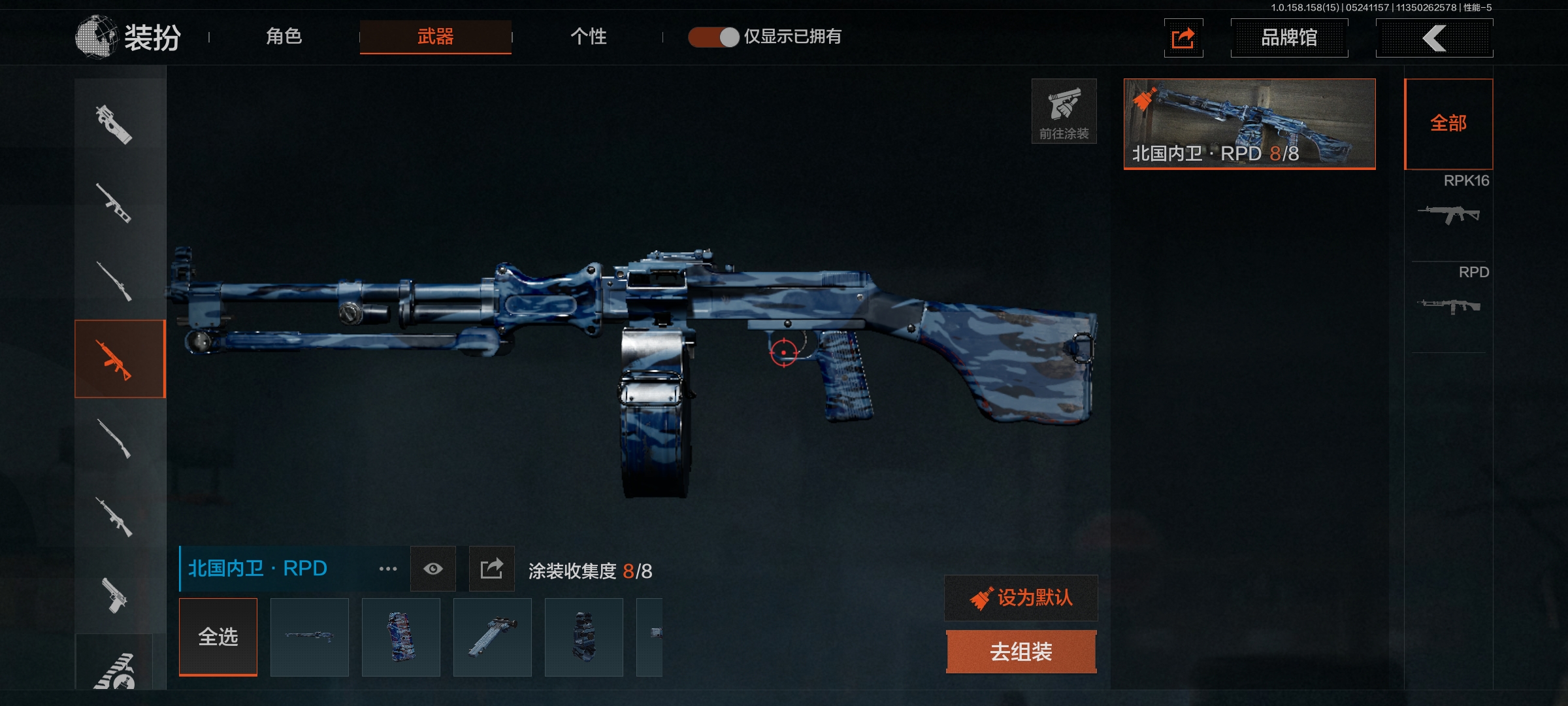
Task: Switch to the 角色 tab
Action: point(284,37)
